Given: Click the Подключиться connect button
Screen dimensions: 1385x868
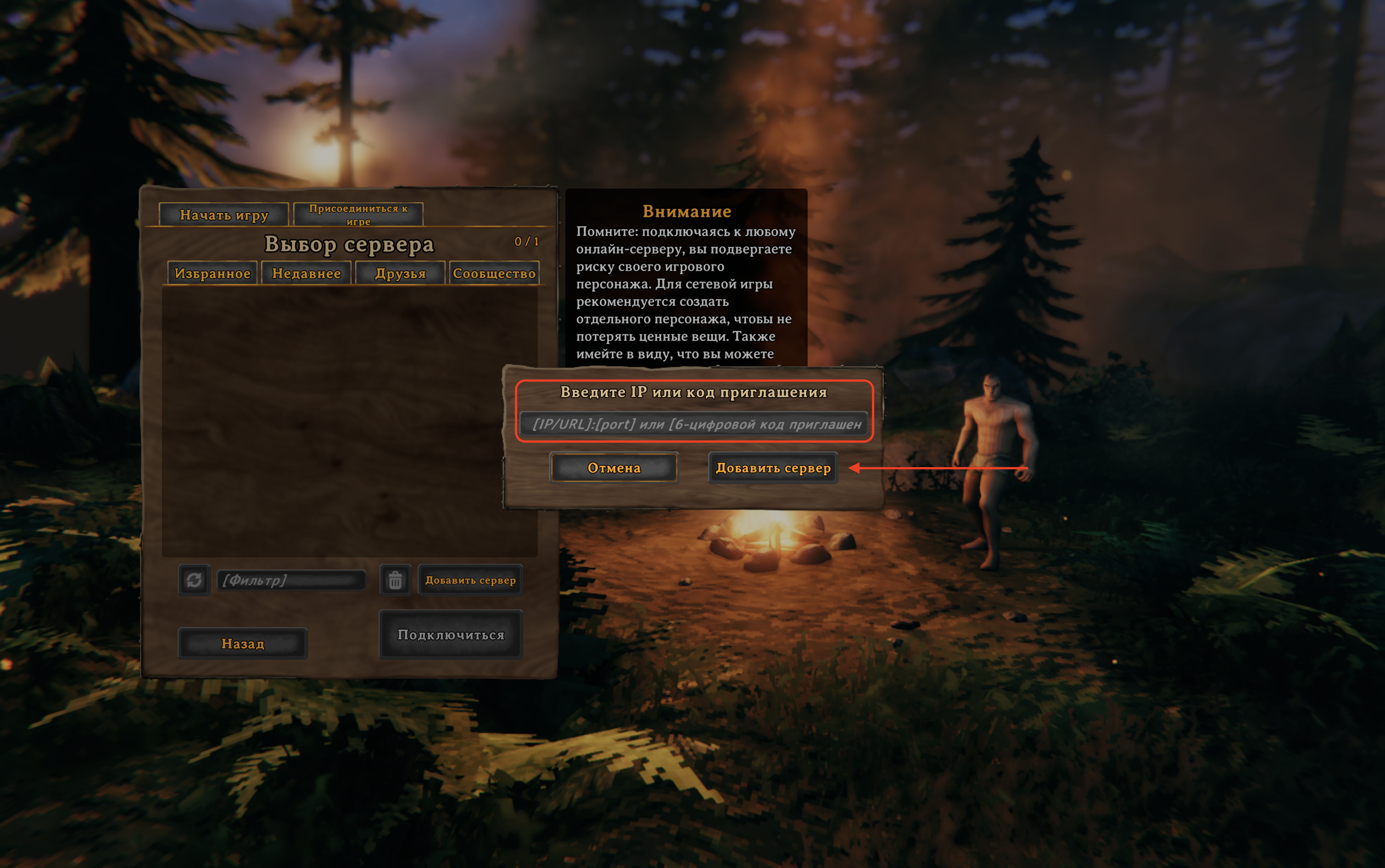Looking at the screenshot, I should 451,634.
